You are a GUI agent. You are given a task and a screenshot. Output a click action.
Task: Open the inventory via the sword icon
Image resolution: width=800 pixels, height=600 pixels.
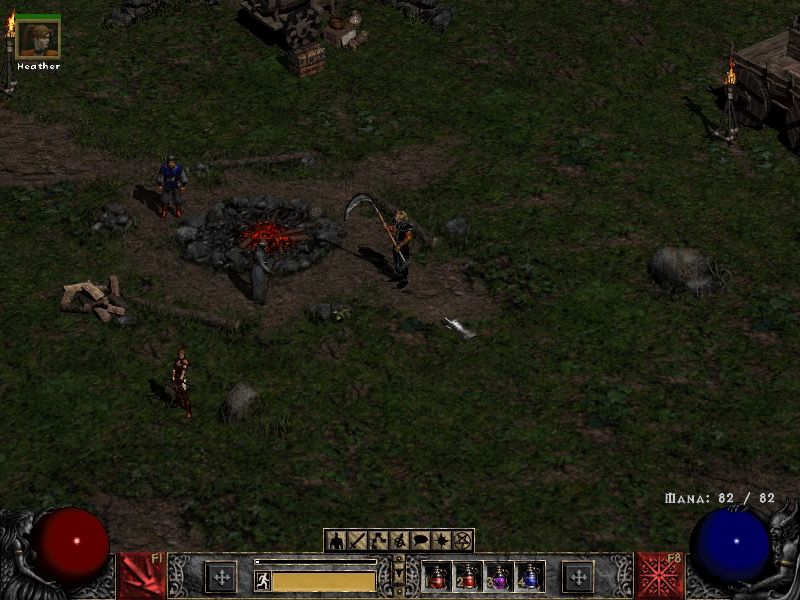[x=357, y=541]
